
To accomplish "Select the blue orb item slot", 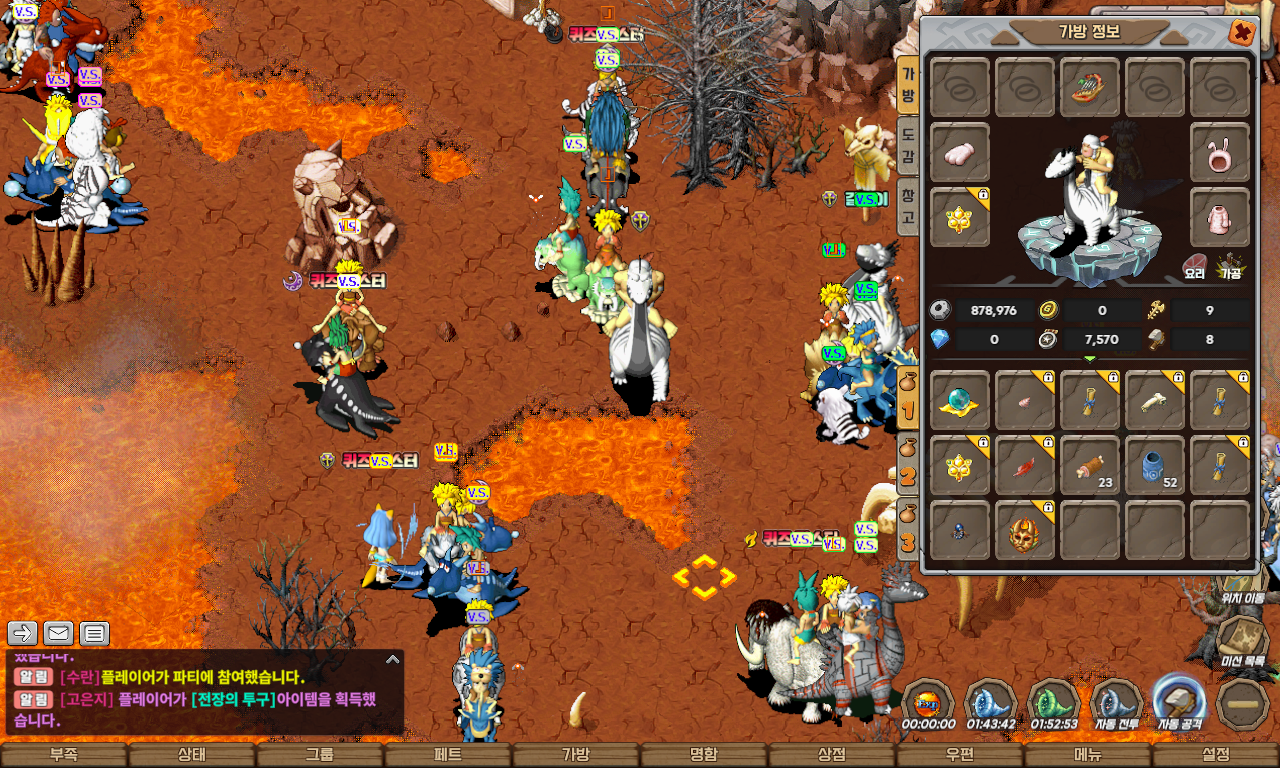I will click(960, 400).
